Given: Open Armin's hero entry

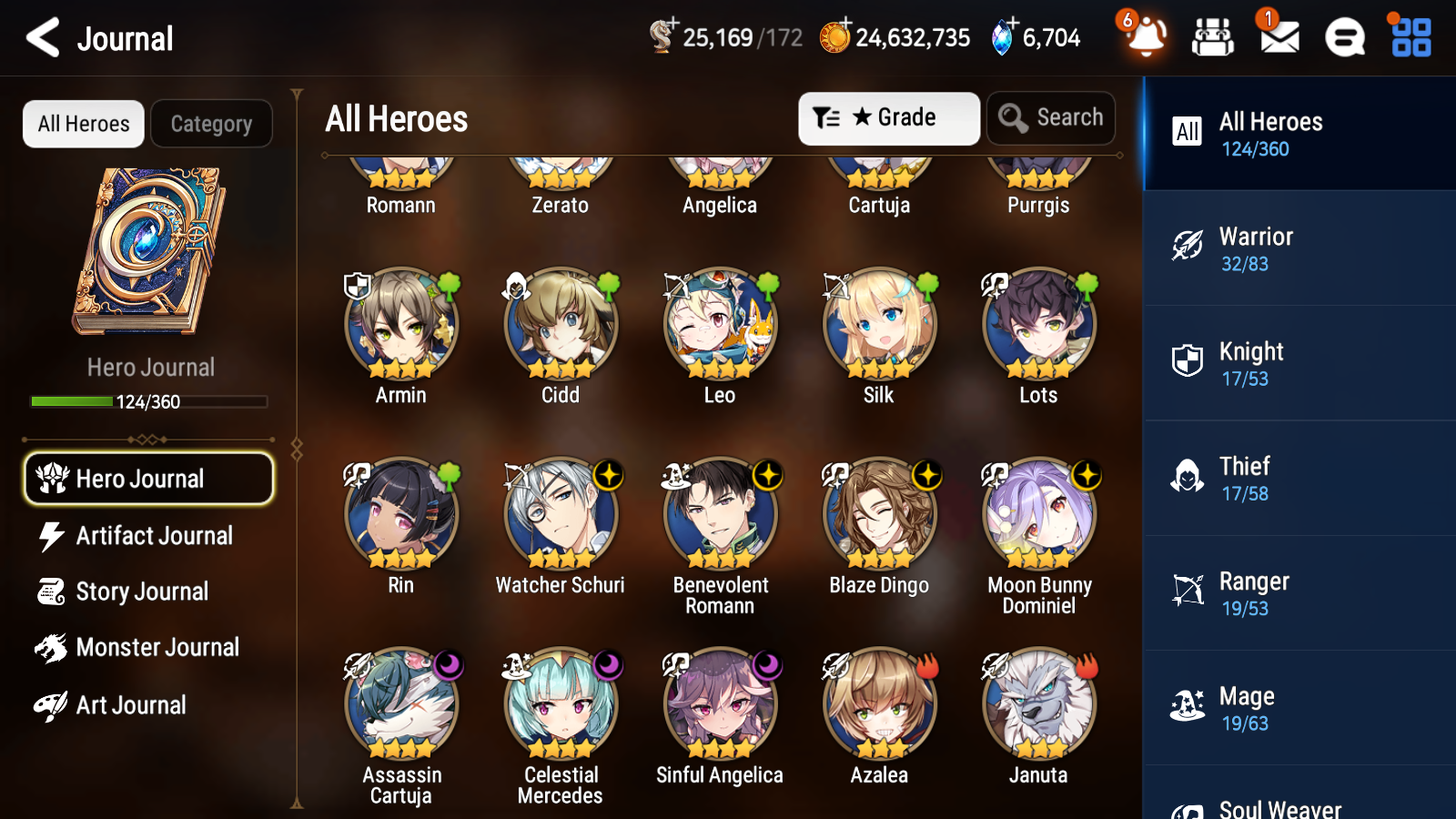Looking at the screenshot, I should pos(400,324).
